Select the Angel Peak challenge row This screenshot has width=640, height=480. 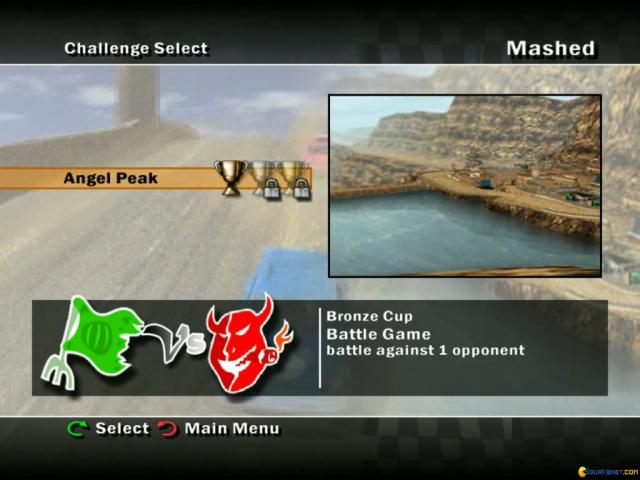tap(111, 179)
